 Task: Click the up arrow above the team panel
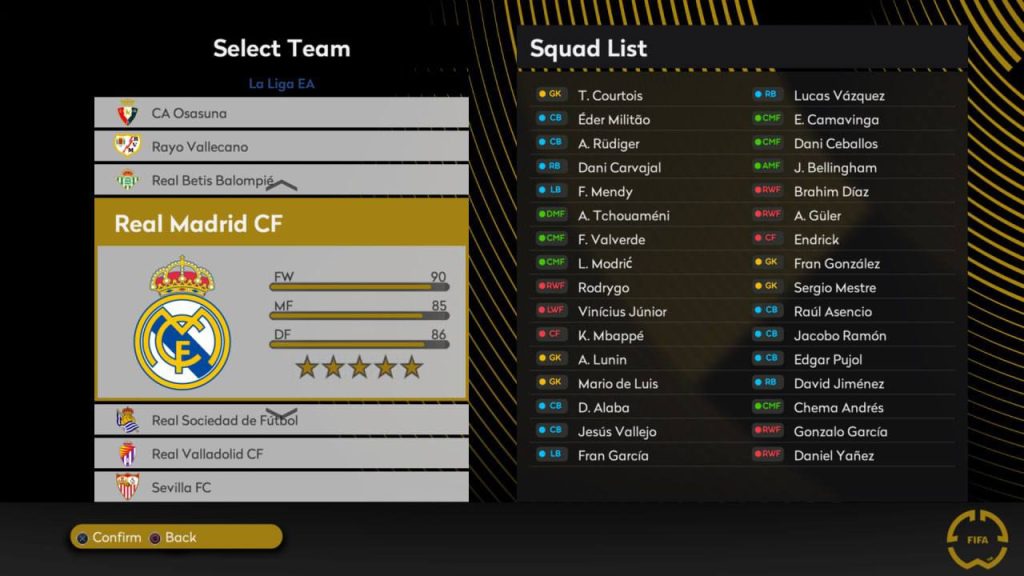pos(282,186)
